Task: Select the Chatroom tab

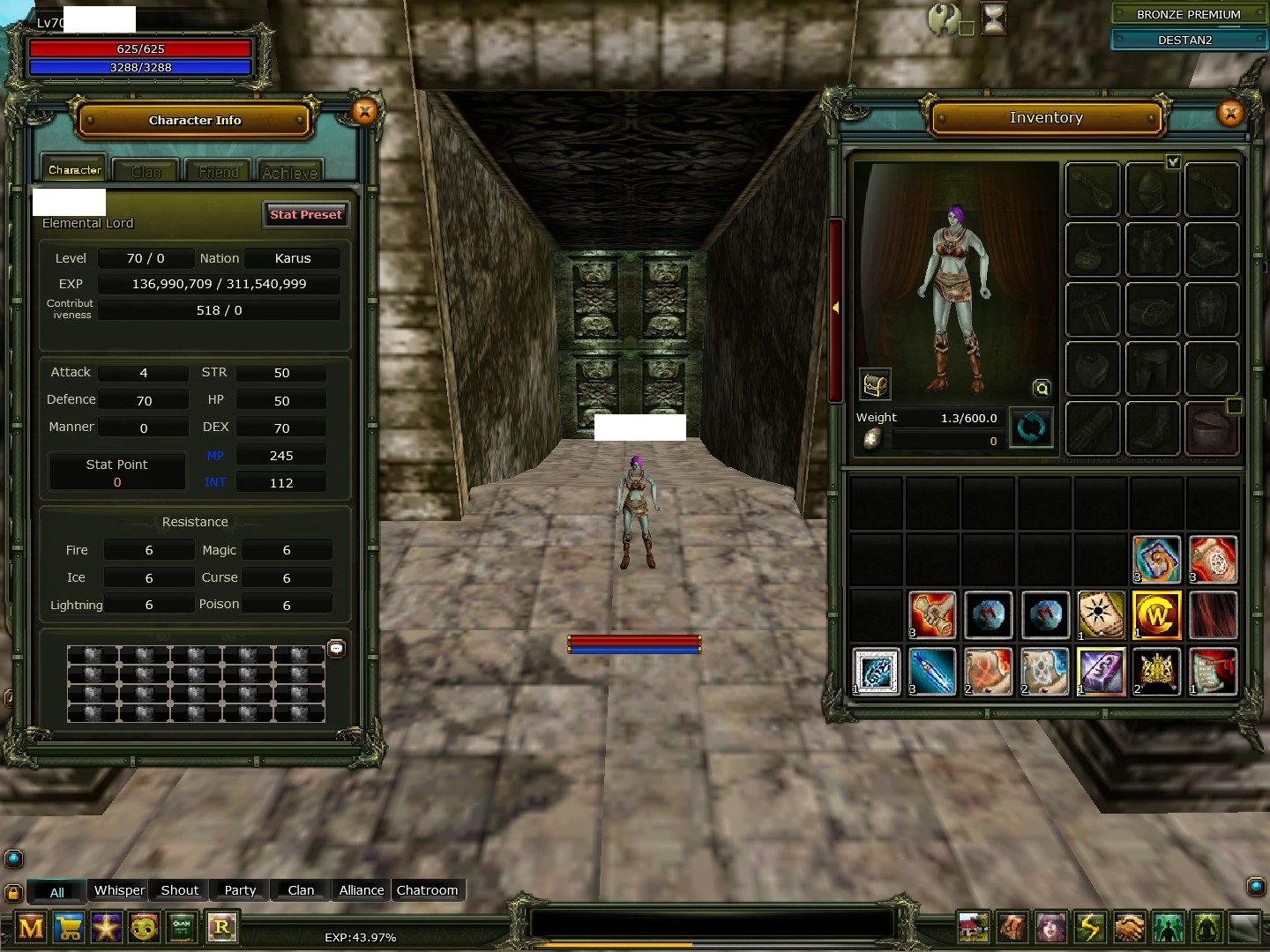Action: coord(427,890)
